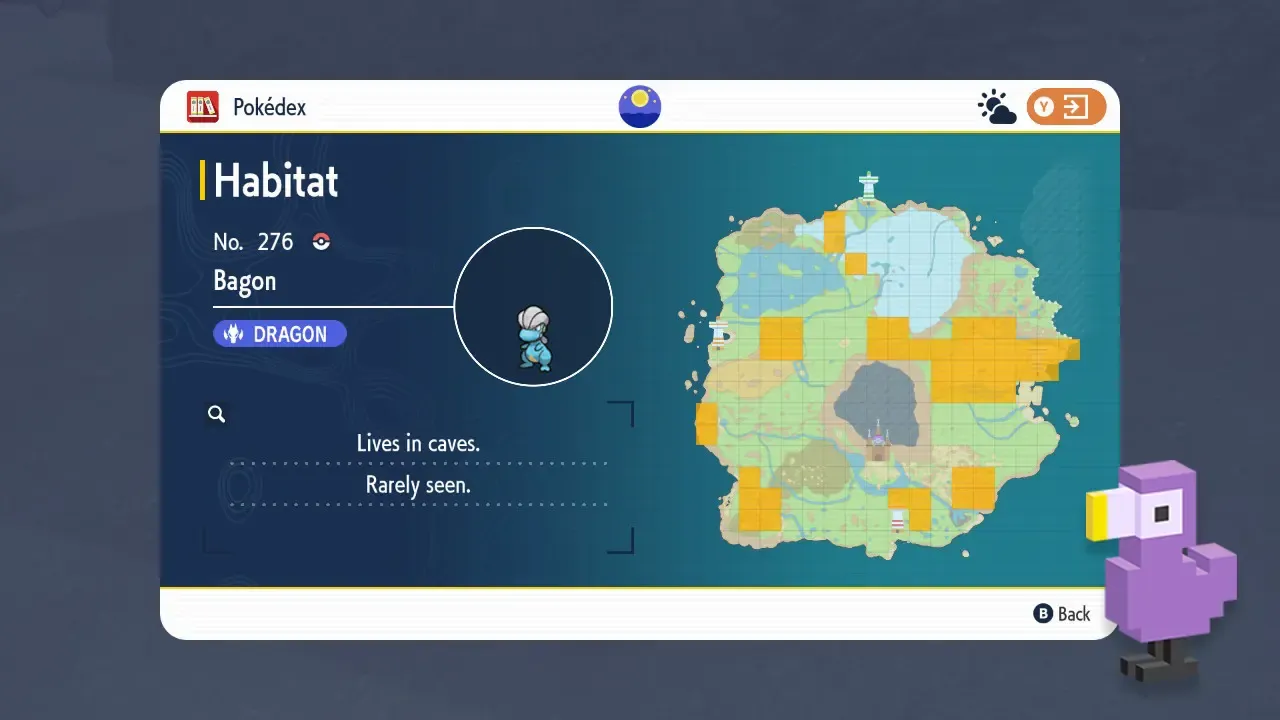1280x720 pixels.
Task: Click the Pokédex title text
Action: click(x=268, y=107)
